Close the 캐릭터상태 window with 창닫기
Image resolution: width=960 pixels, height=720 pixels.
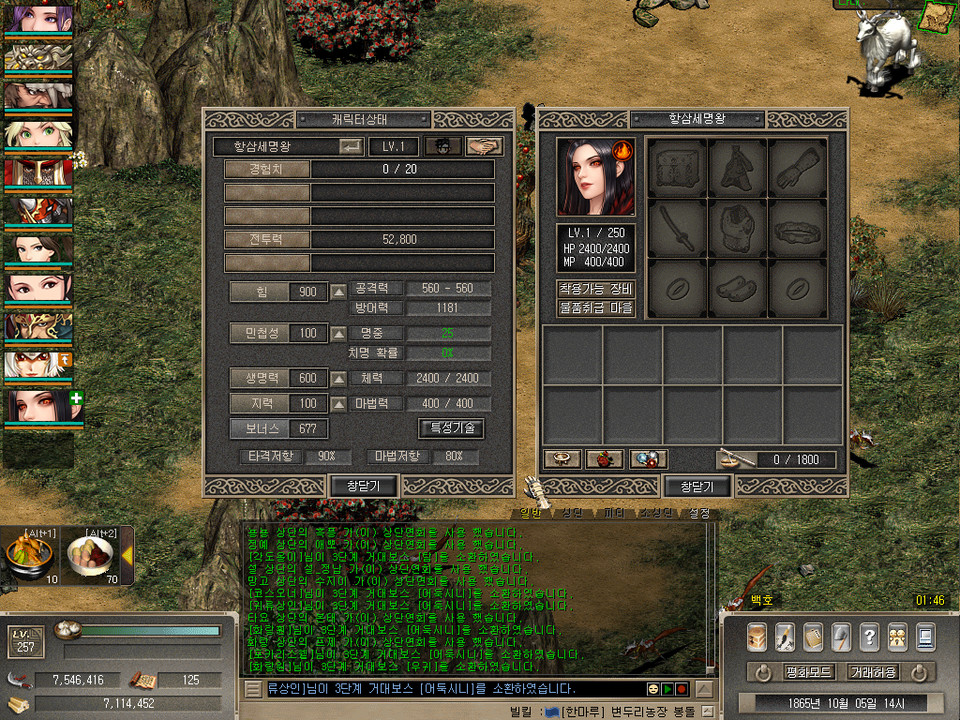pyautogui.click(x=364, y=486)
